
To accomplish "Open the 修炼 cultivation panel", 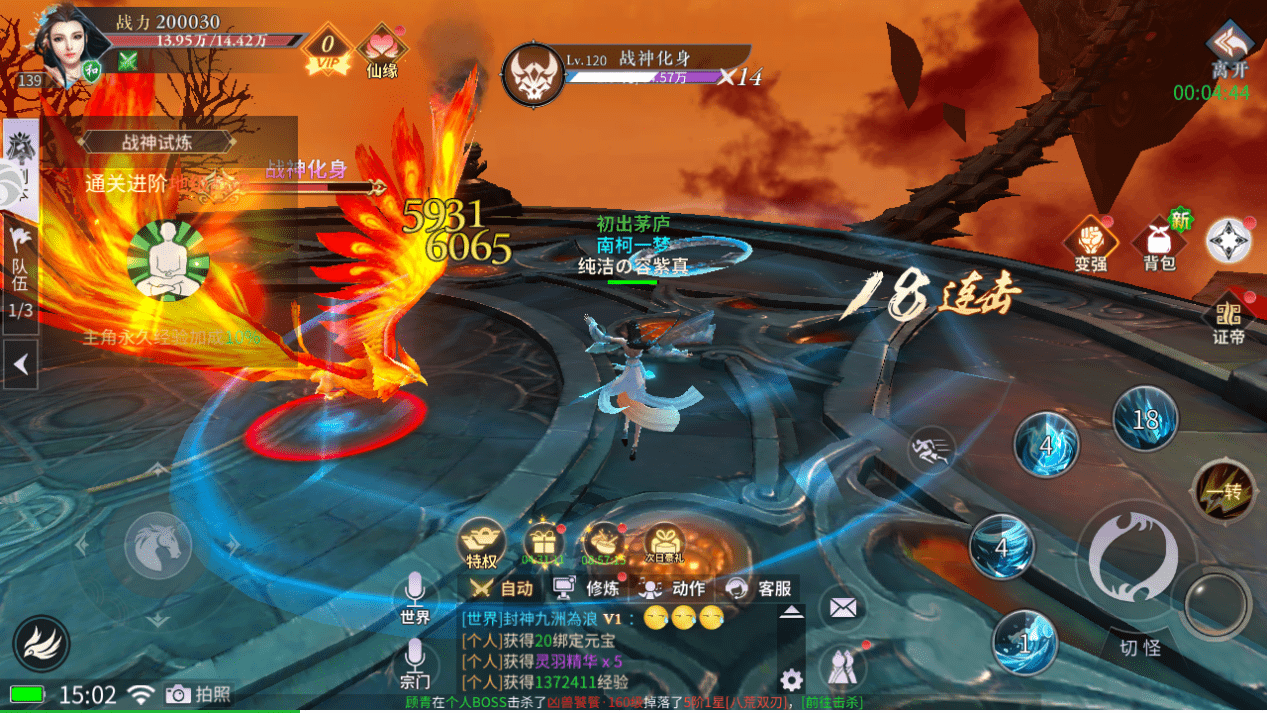I will [x=590, y=588].
